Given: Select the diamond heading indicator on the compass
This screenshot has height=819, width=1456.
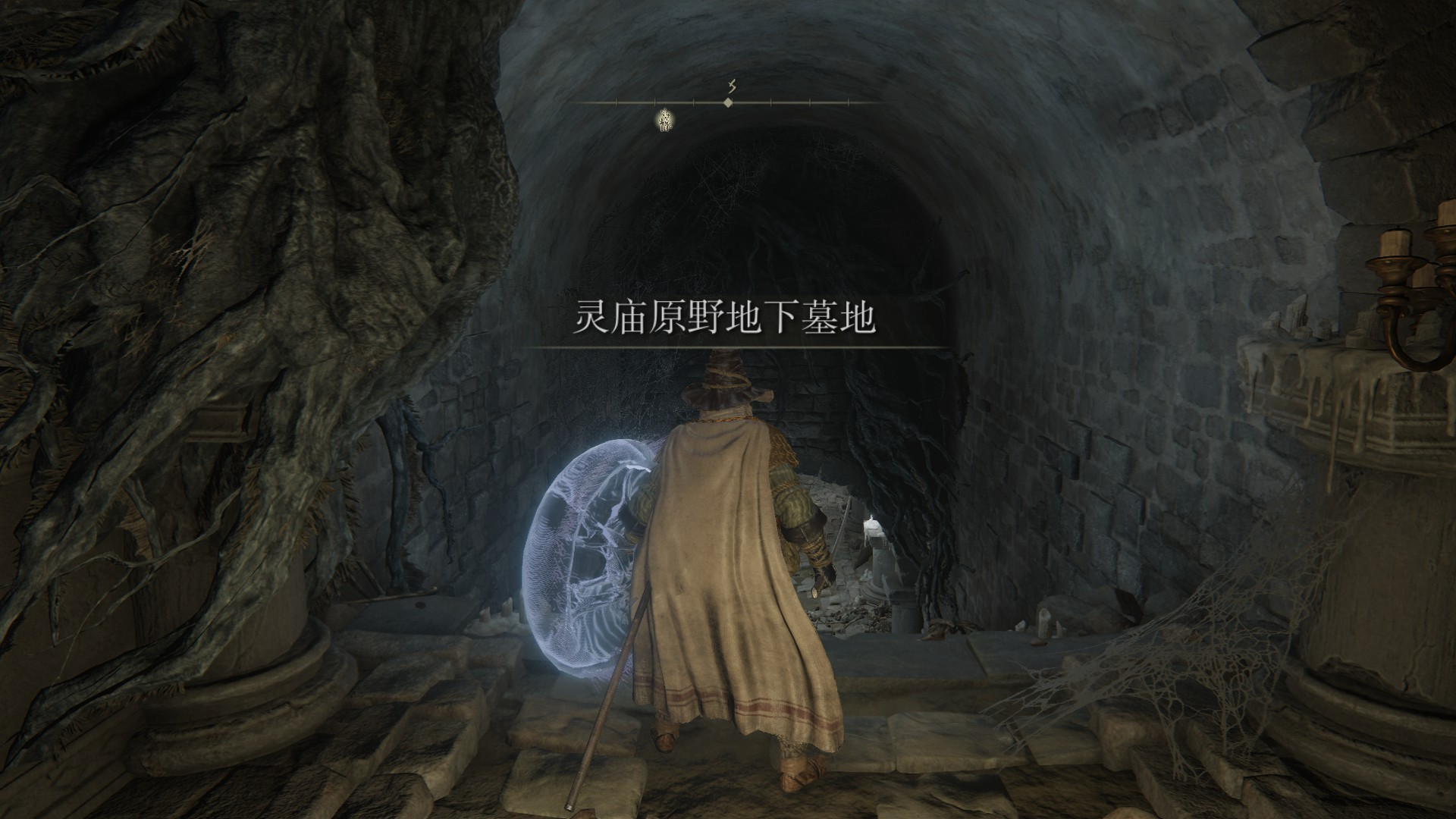Looking at the screenshot, I should (728, 102).
